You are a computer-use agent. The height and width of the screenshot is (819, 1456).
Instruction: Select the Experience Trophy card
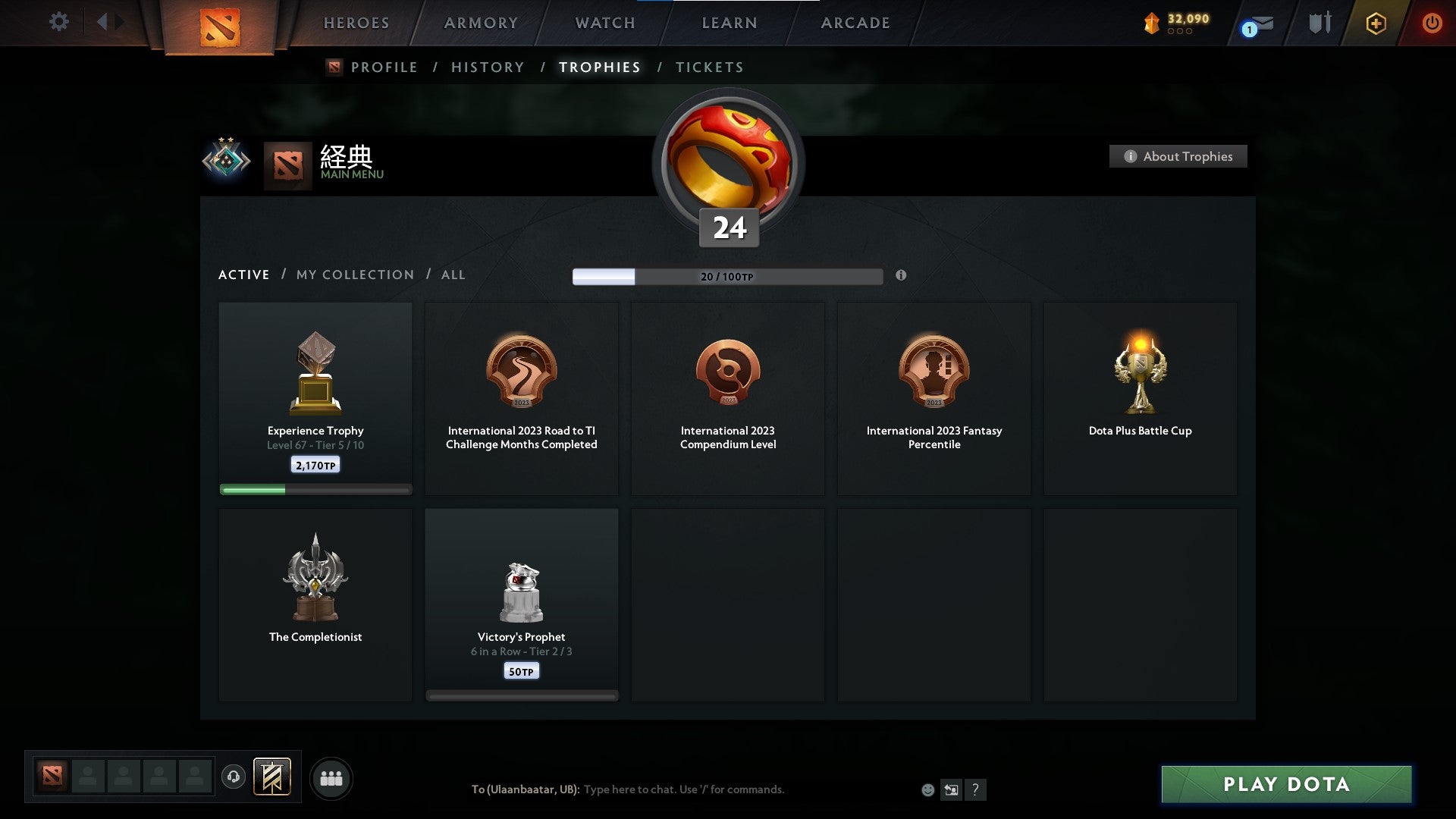[315, 398]
